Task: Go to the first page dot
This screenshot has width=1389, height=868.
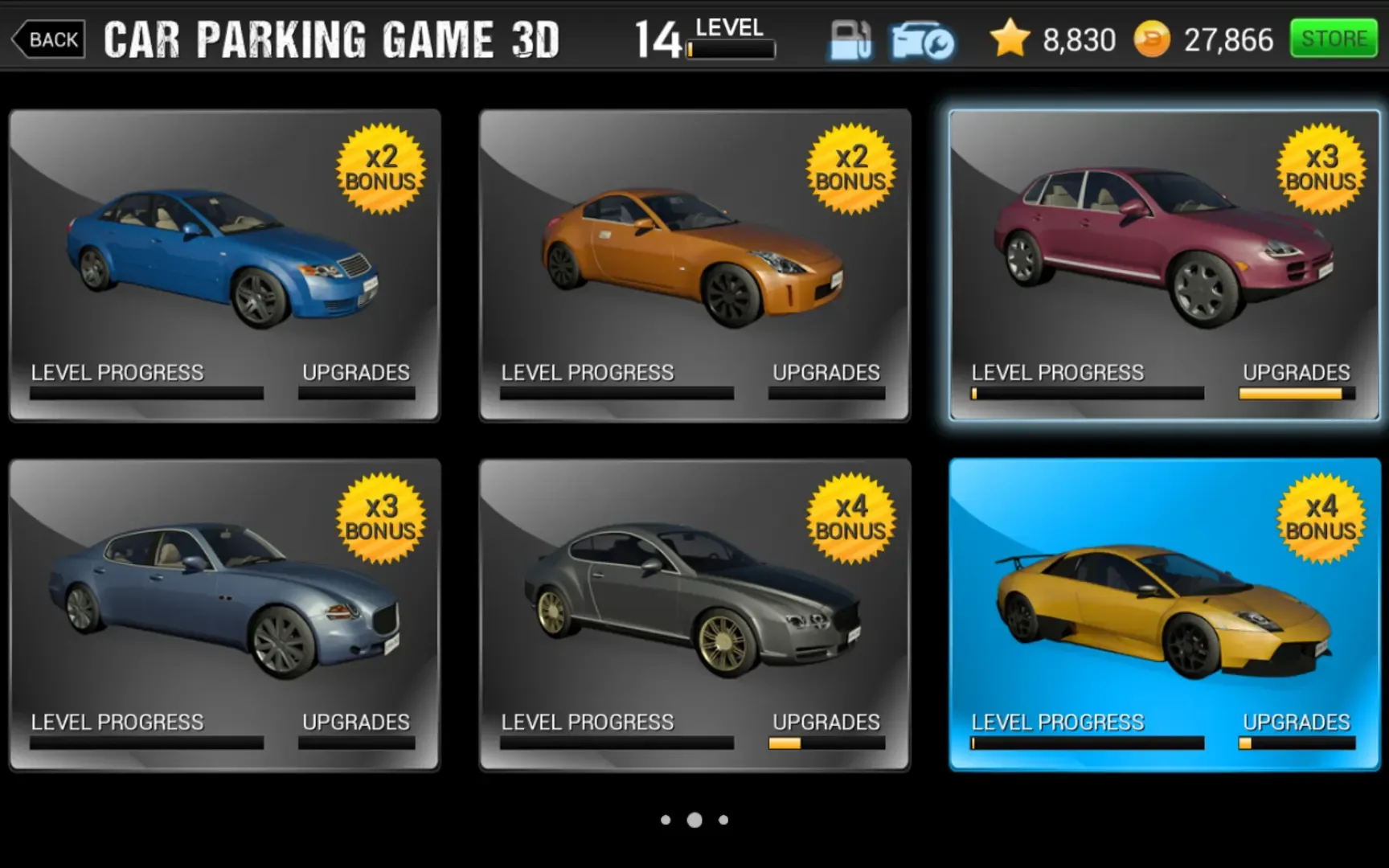Action: pos(666,820)
